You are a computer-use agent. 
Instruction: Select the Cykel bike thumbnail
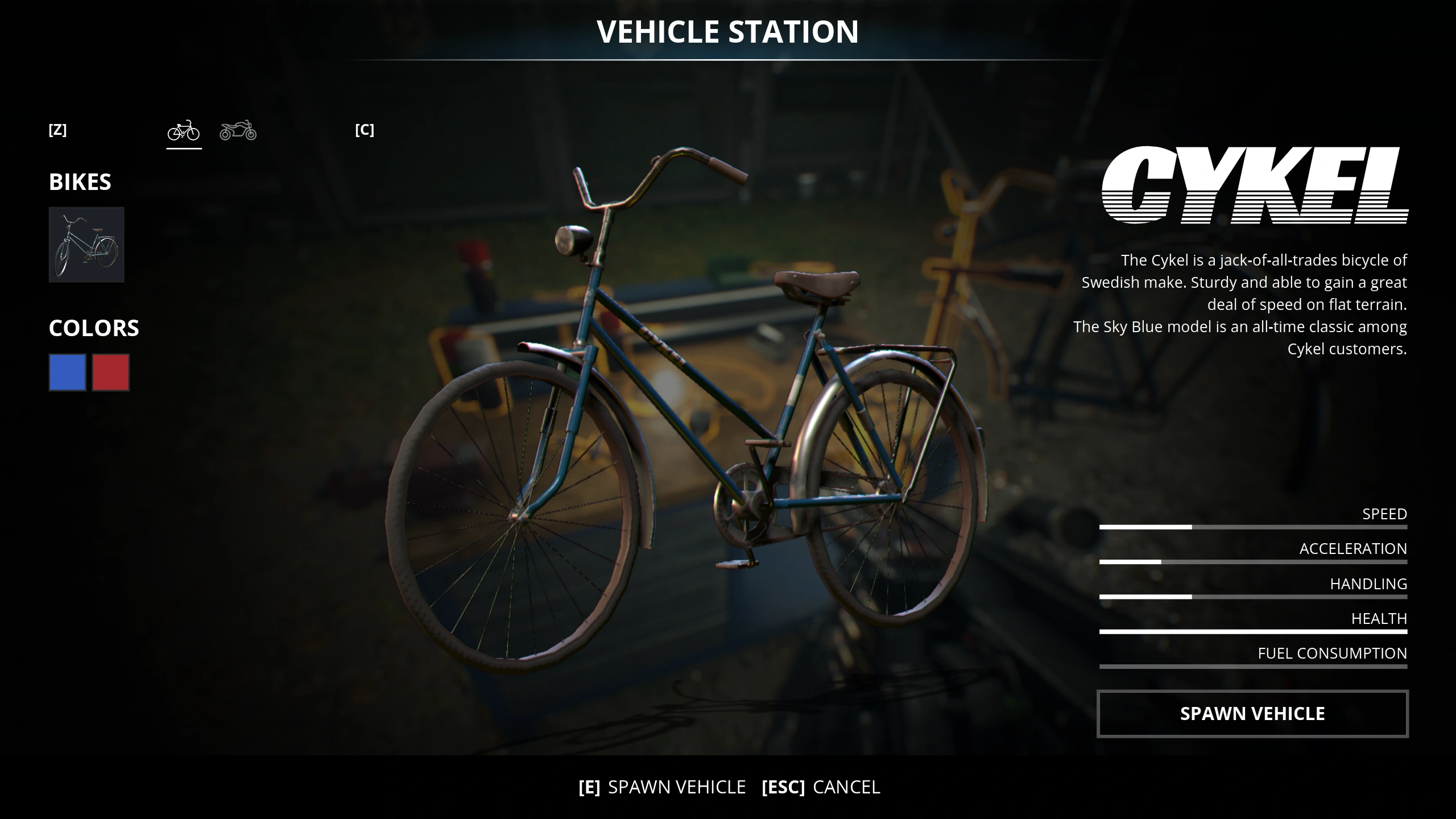point(86,245)
